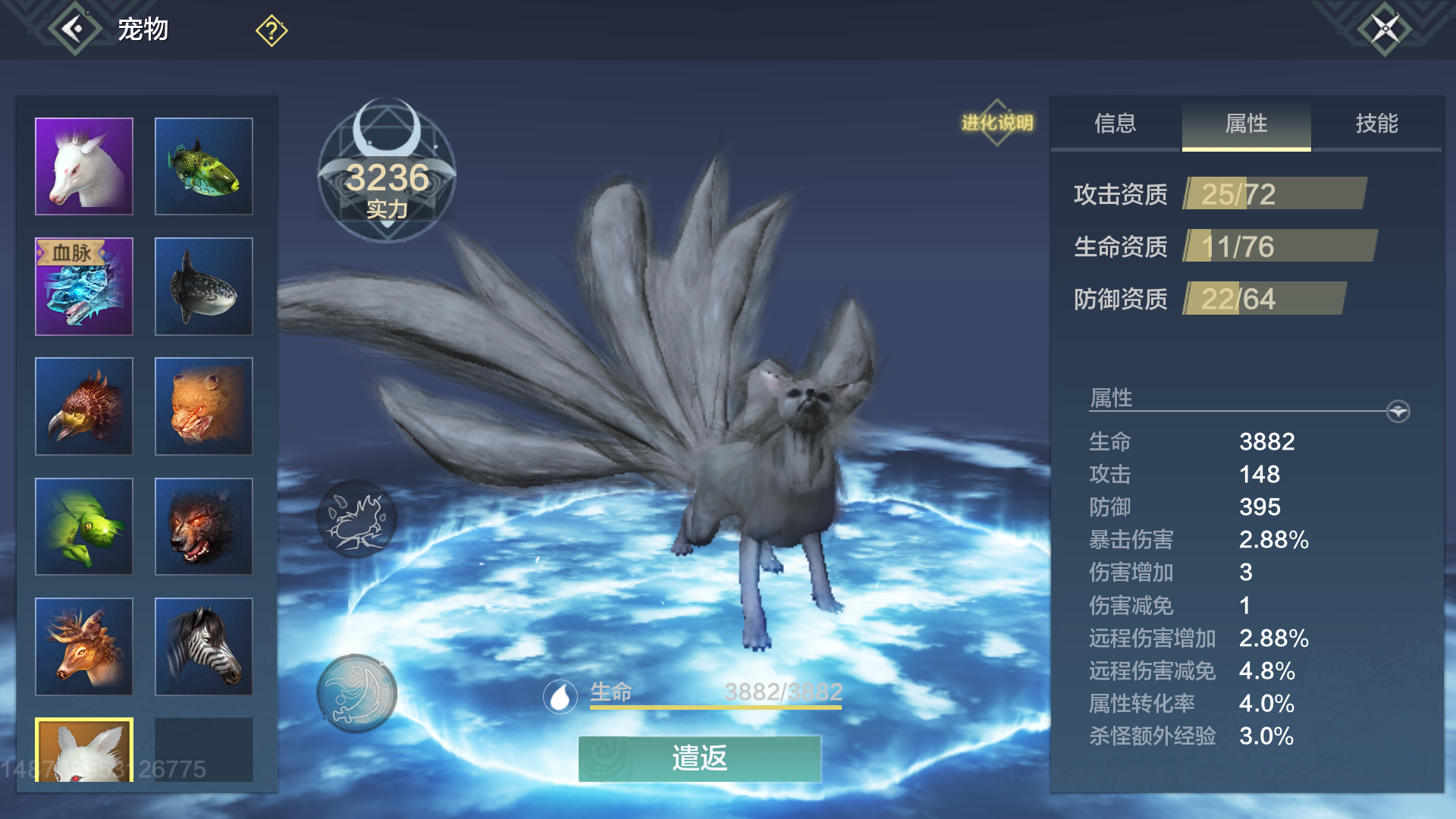This screenshot has height=819, width=1456.
Task: Choose the 血脉 blue dragon pet thumbnail
Action: [83, 286]
